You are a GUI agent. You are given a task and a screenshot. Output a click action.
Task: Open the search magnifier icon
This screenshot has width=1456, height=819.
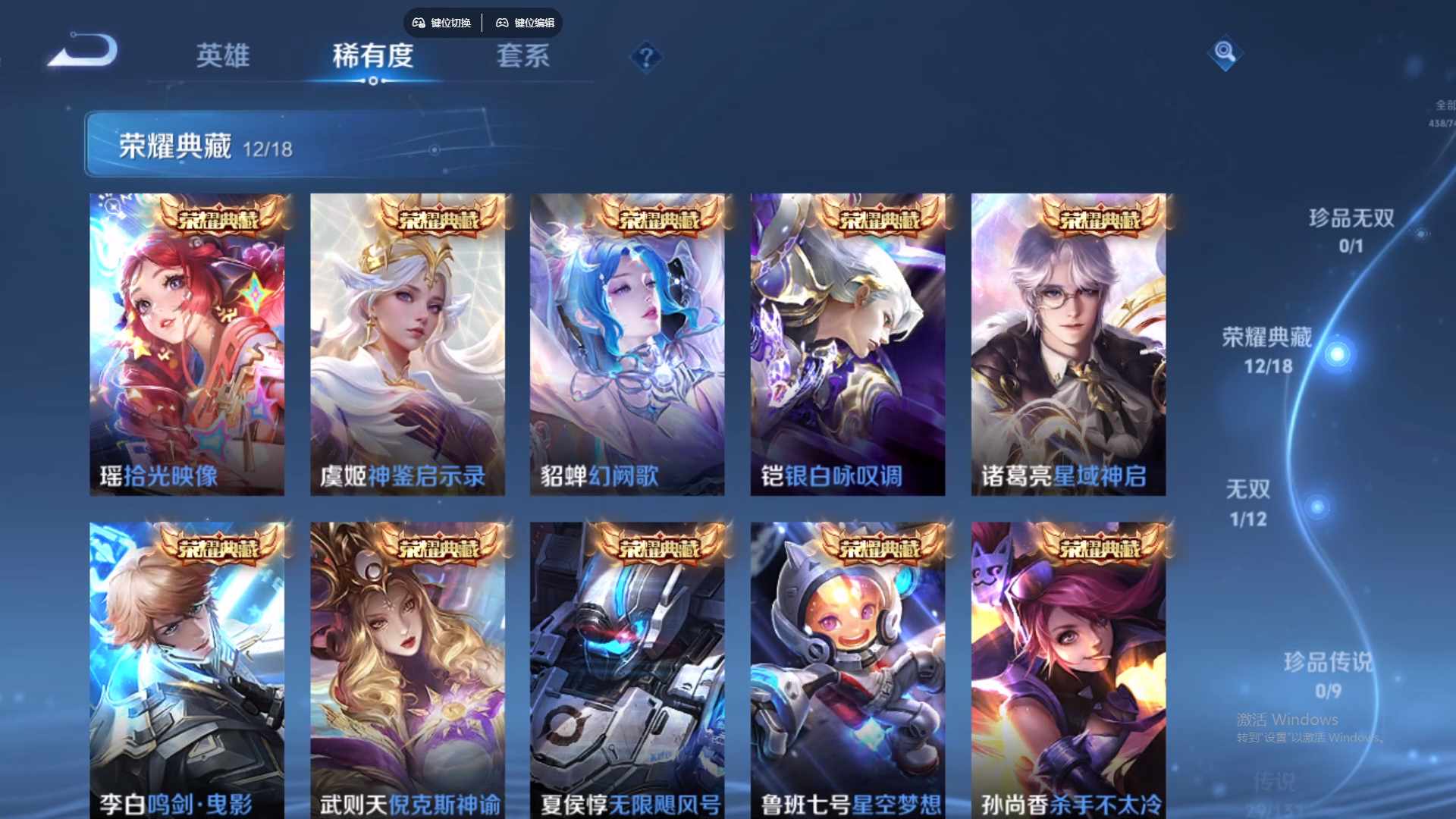(1225, 54)
